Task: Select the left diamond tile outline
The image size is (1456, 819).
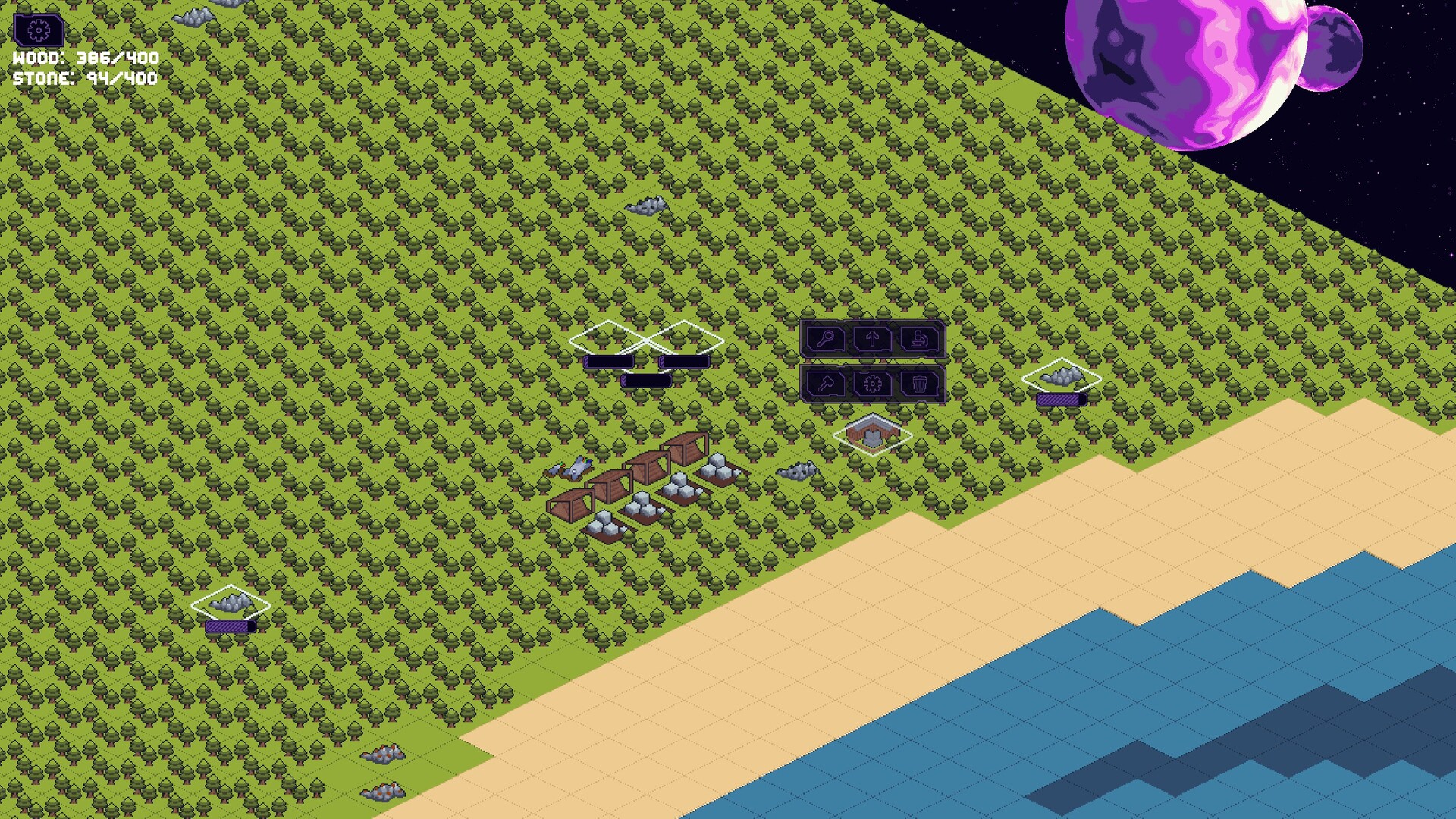Action: 607,335
